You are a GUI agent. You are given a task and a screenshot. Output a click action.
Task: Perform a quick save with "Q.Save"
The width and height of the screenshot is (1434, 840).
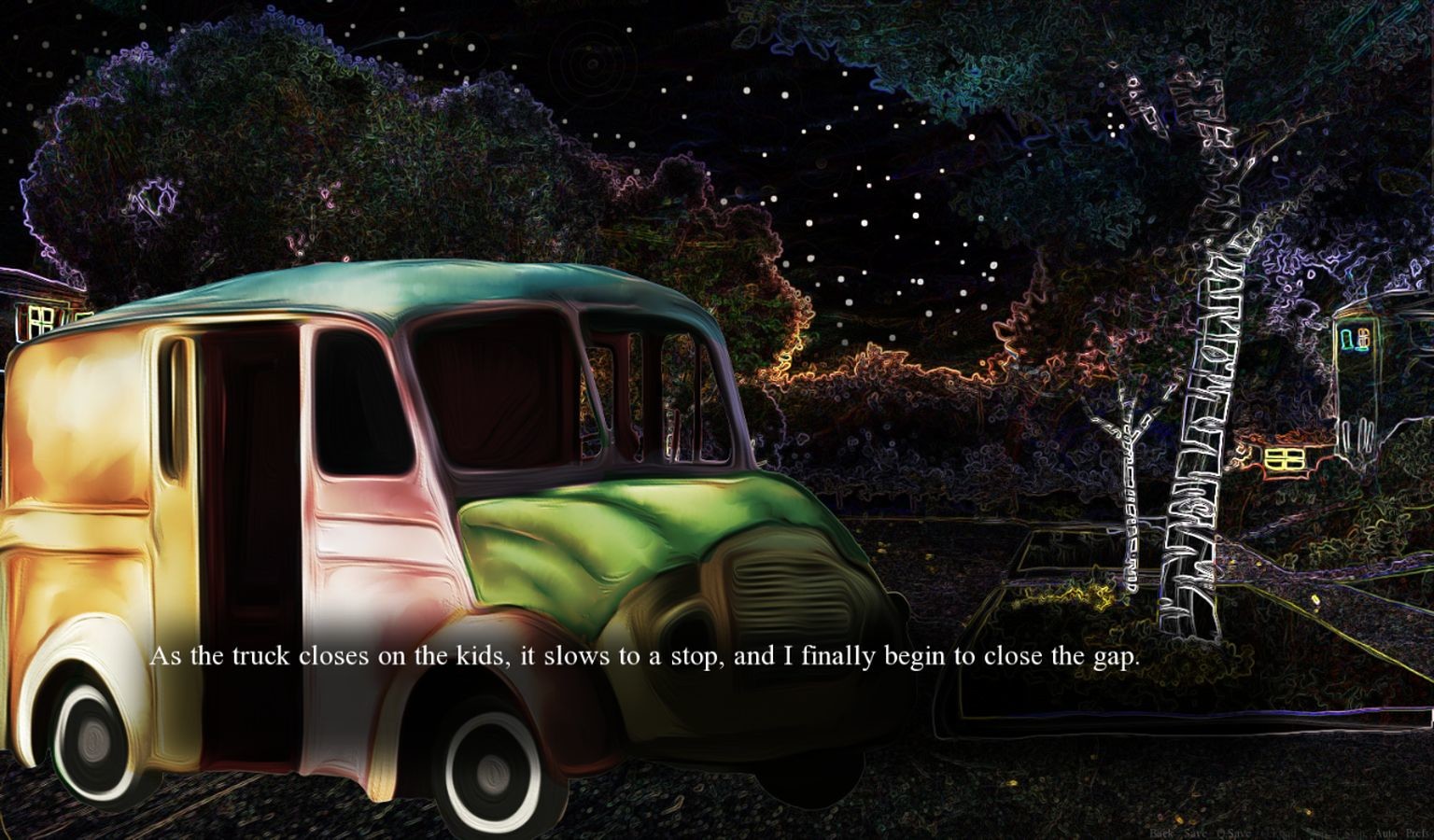pyautogui.click(x=1235, y=832)
